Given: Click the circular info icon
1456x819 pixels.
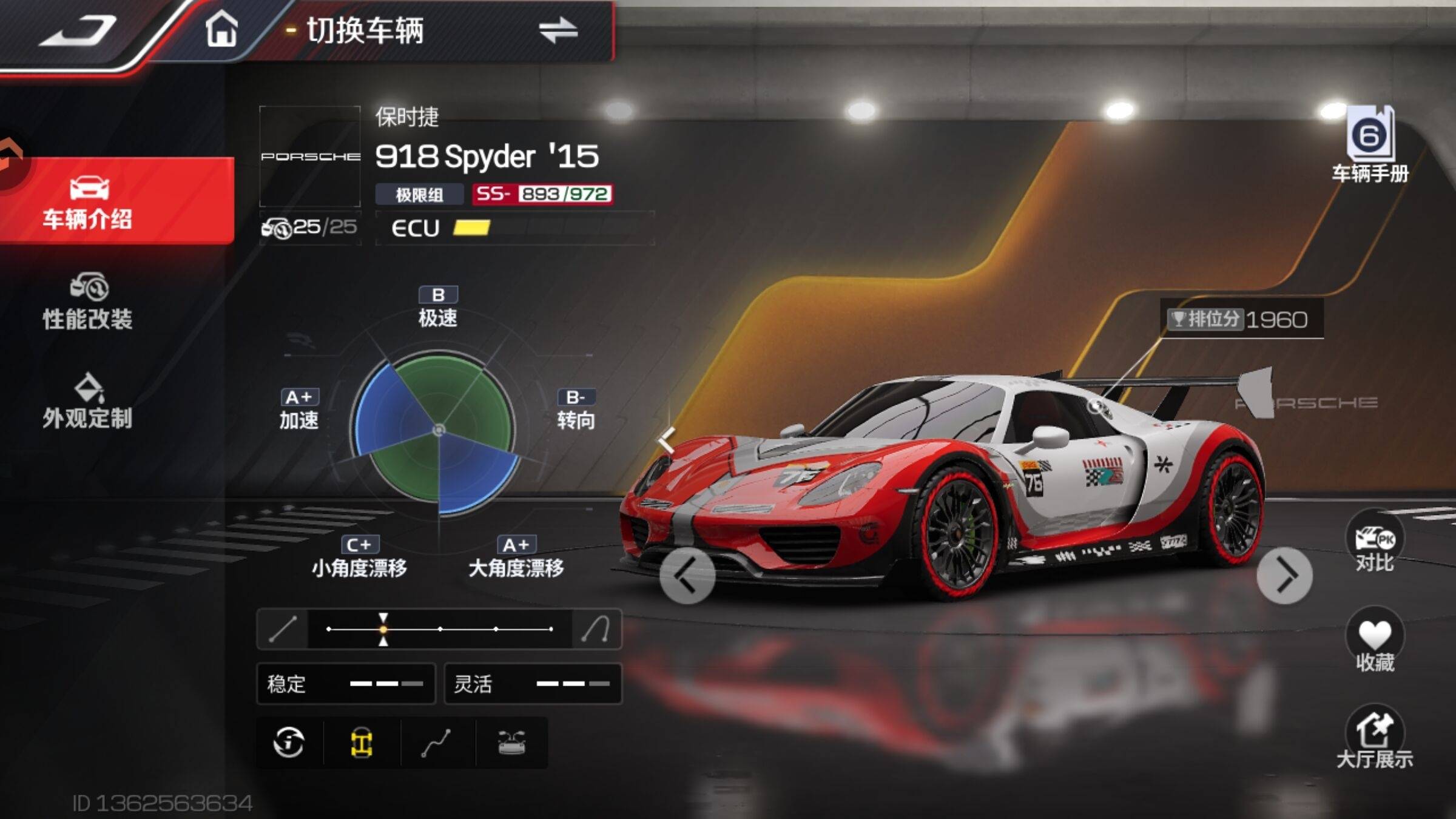Looking at the screenshot, I should (289, 743).
